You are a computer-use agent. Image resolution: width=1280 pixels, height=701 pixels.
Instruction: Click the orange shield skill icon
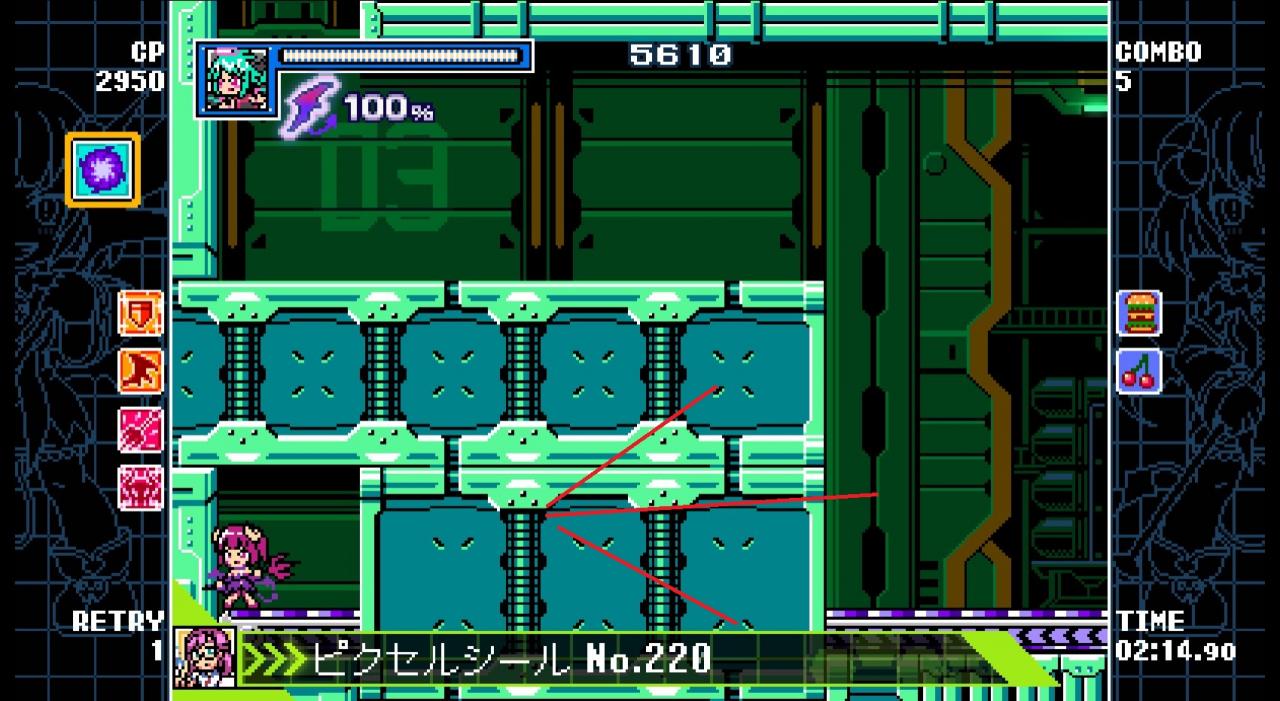coord(140,313)
